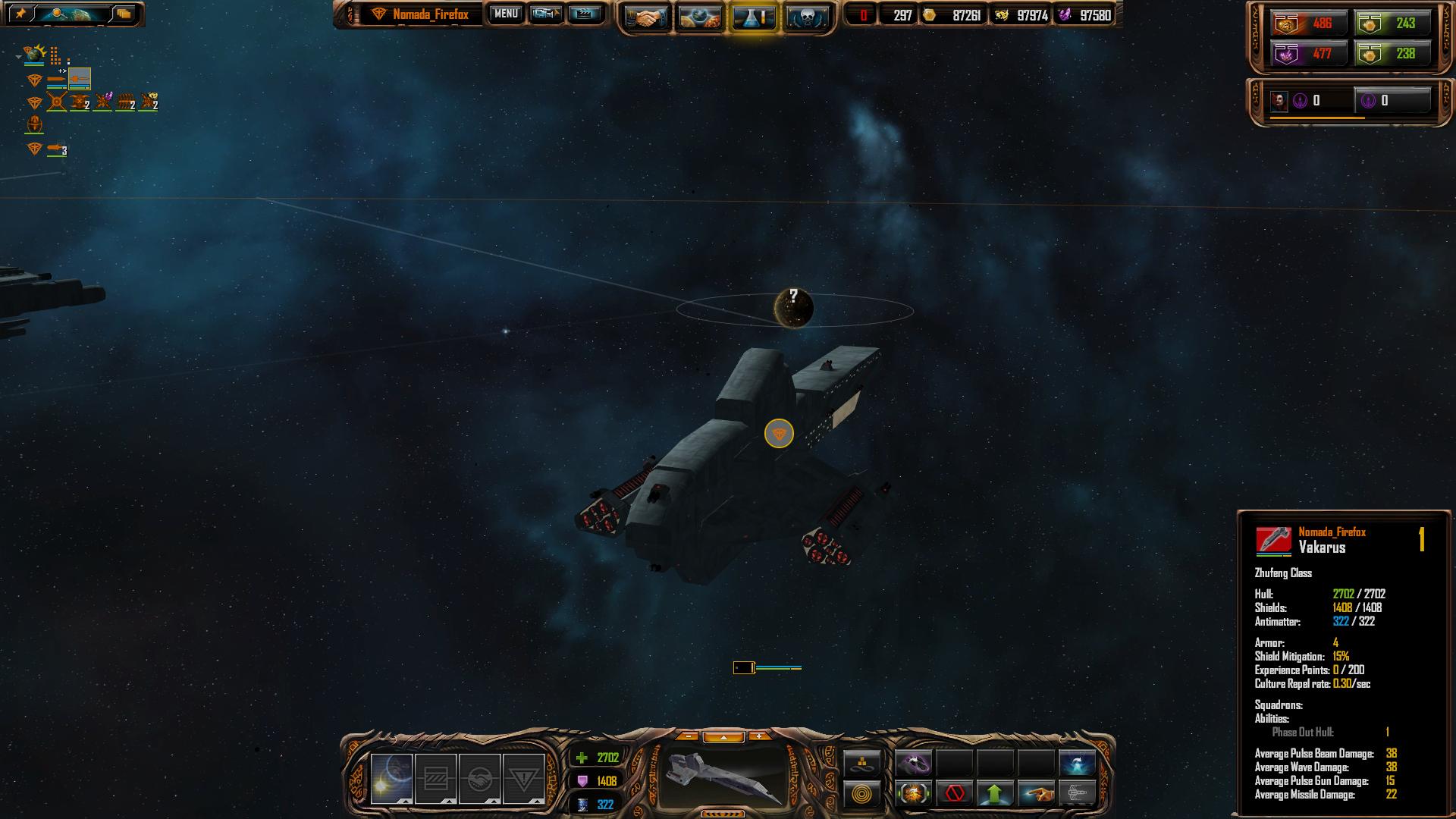Viewport: 1456px width, 819px height.
Task: Click the pointing hand command icon
Action: click(1036, 794)
